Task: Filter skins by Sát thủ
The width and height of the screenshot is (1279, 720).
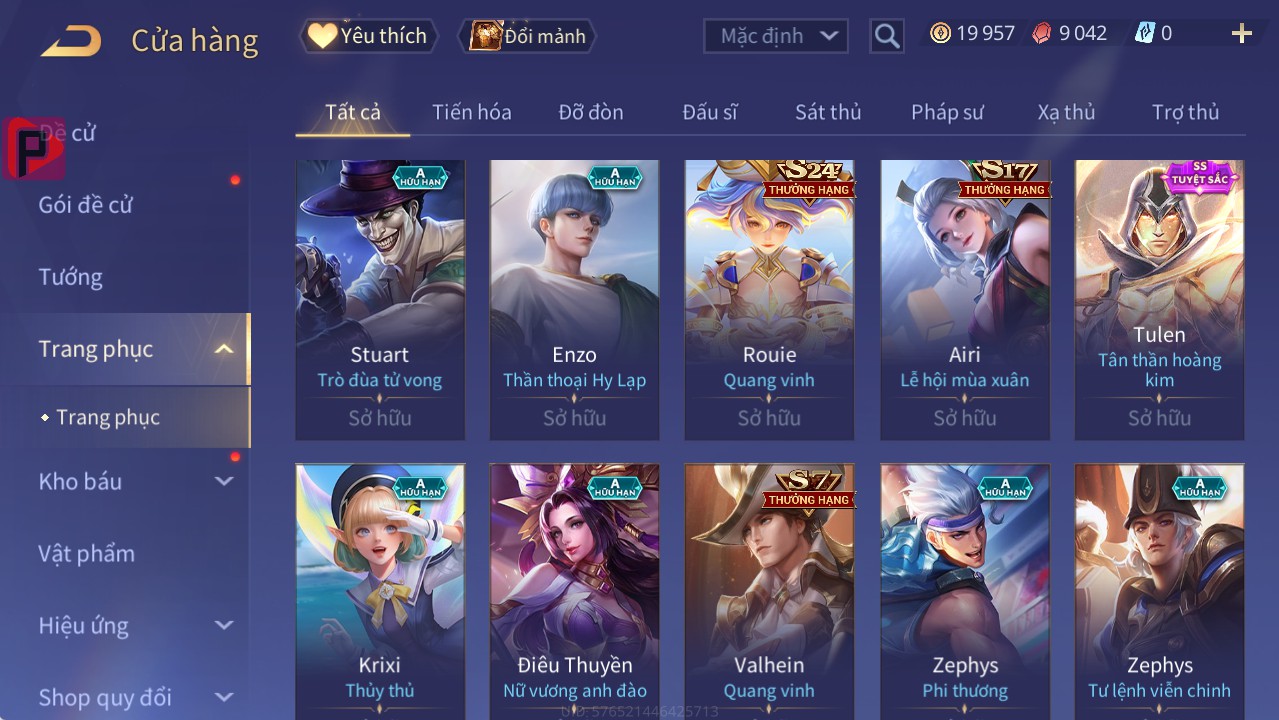Action: tap(827, 112)
